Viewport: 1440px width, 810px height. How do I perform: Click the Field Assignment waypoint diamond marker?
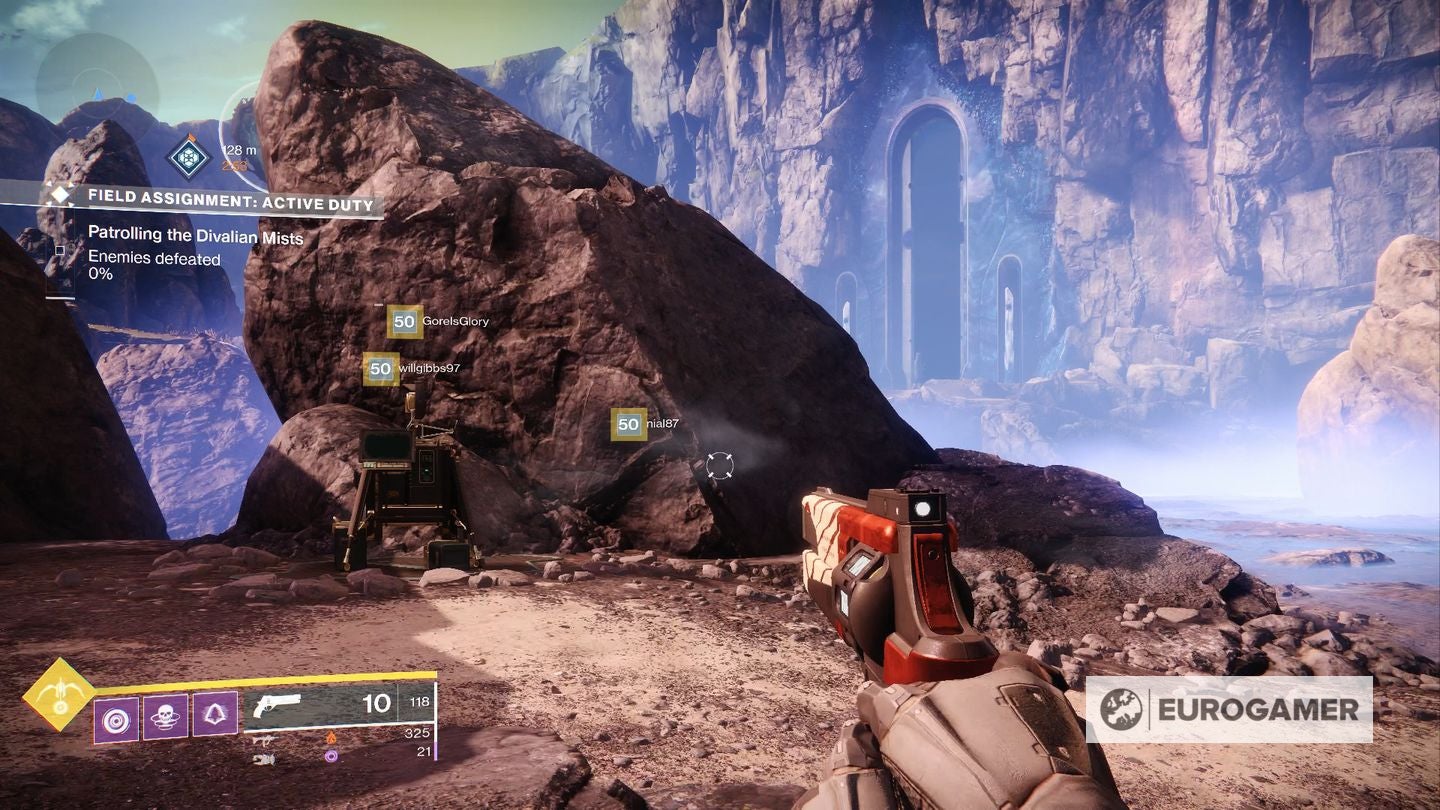pos(188,157)
